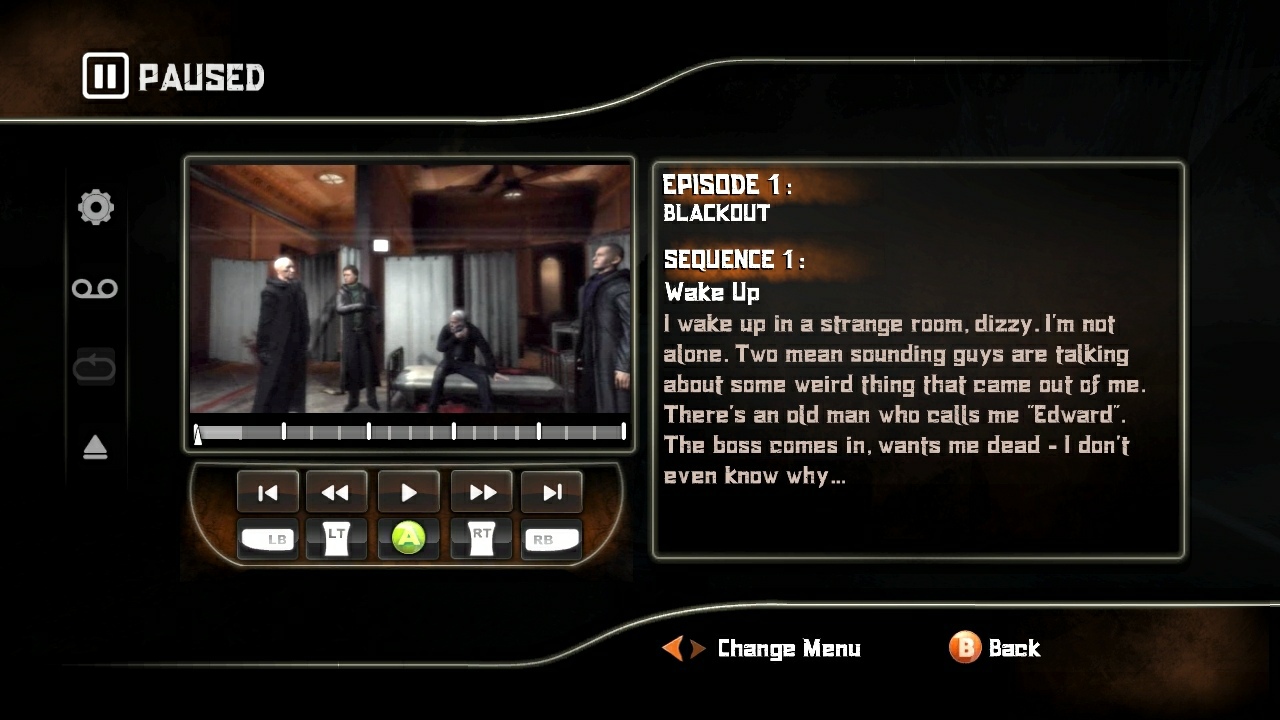This screenshot has width=1280, height=720.
Task: Play the Wake Up sequence
Action: point(408,492)
